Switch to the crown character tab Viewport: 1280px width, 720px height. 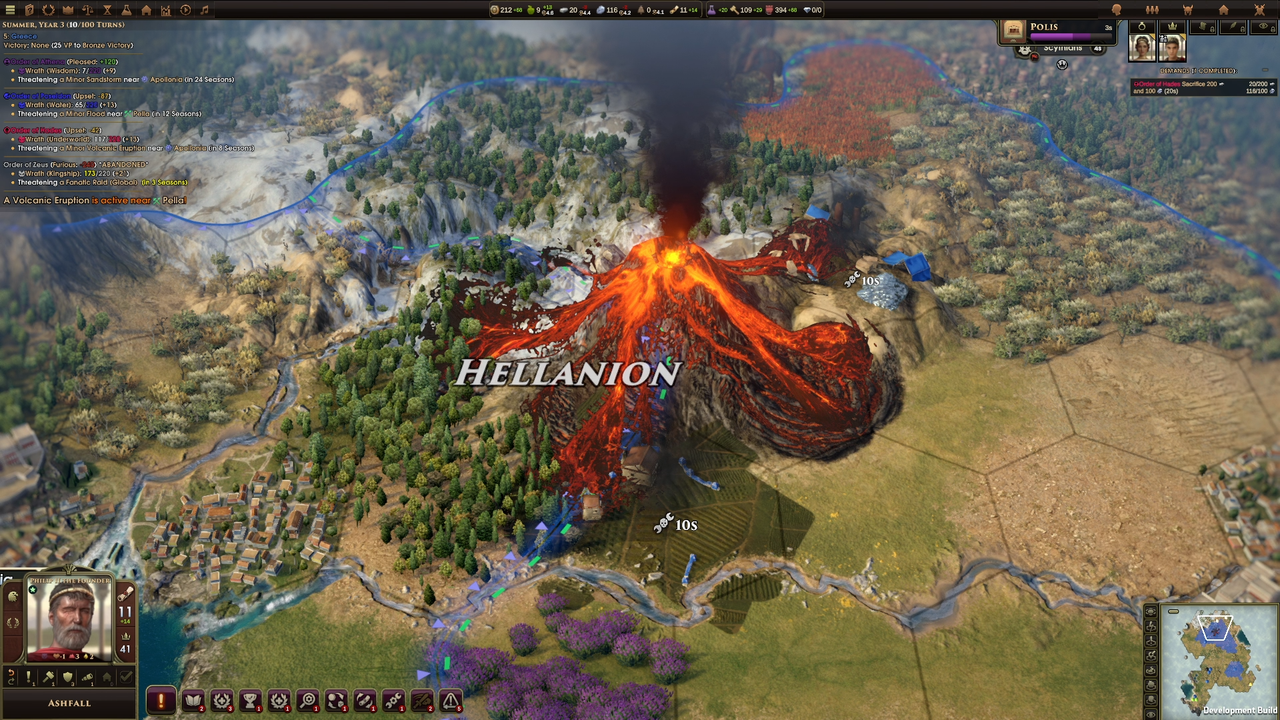click(x=1172, y=27)
